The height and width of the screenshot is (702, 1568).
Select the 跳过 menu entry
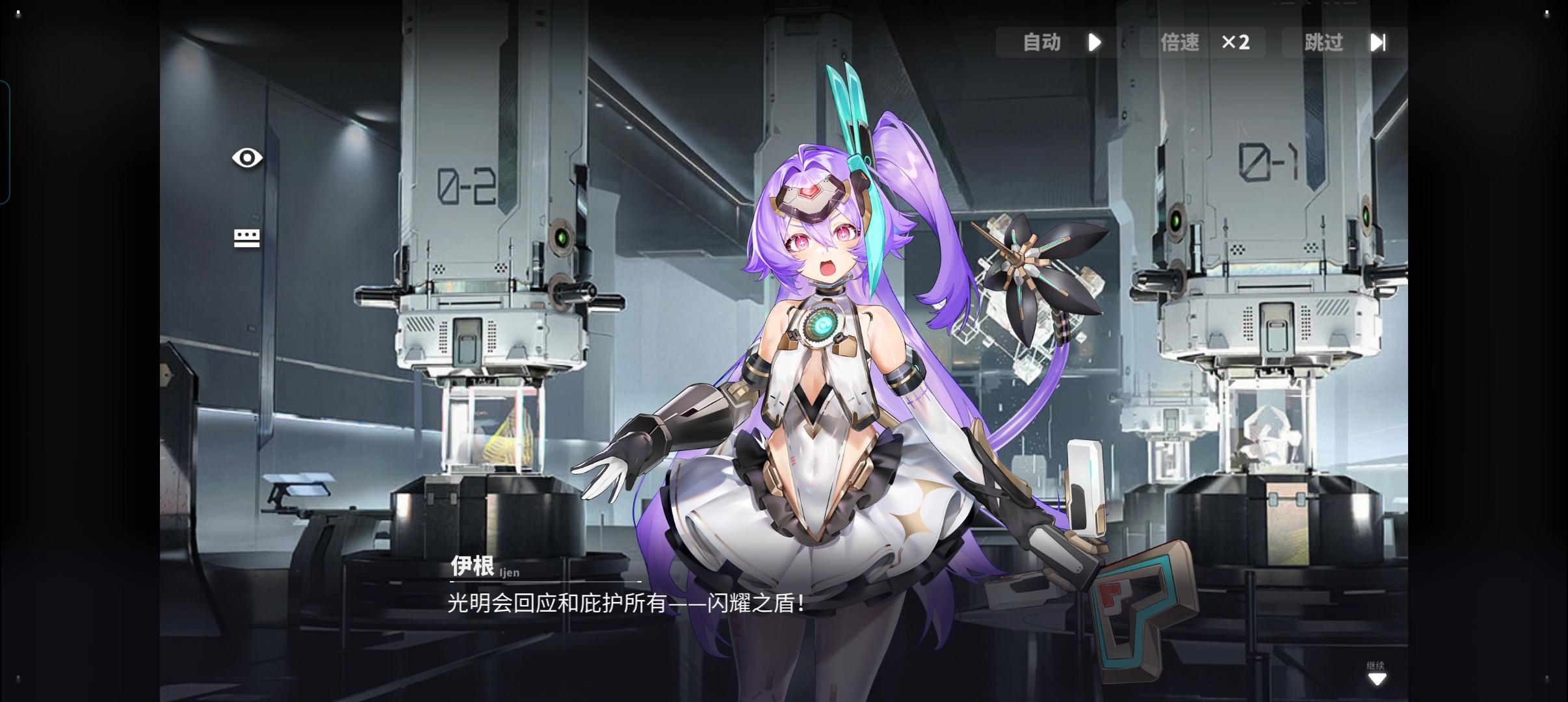pyautogui.click(x=1322, y=42)
